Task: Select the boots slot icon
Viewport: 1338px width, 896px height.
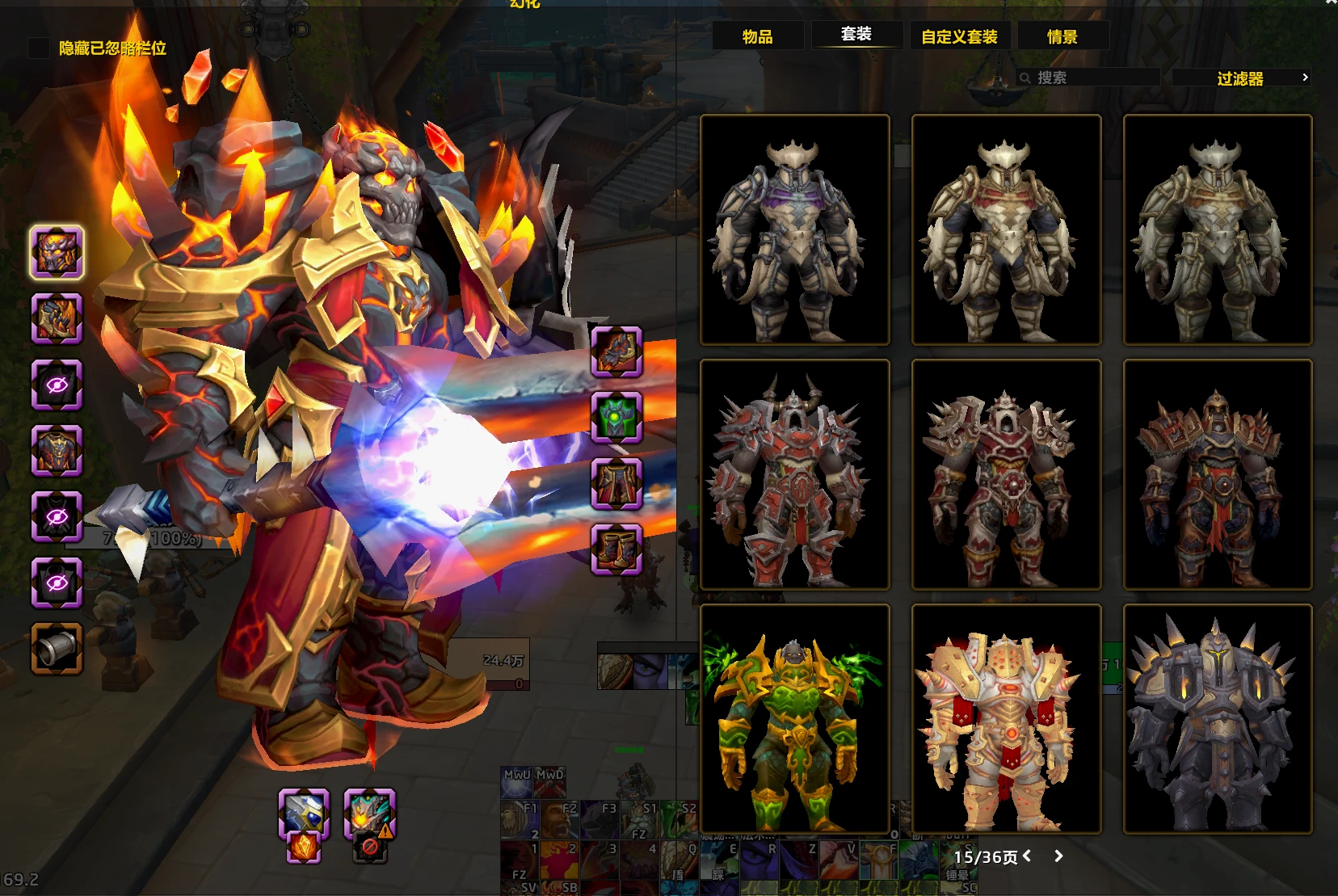Action: pos(616,549)
